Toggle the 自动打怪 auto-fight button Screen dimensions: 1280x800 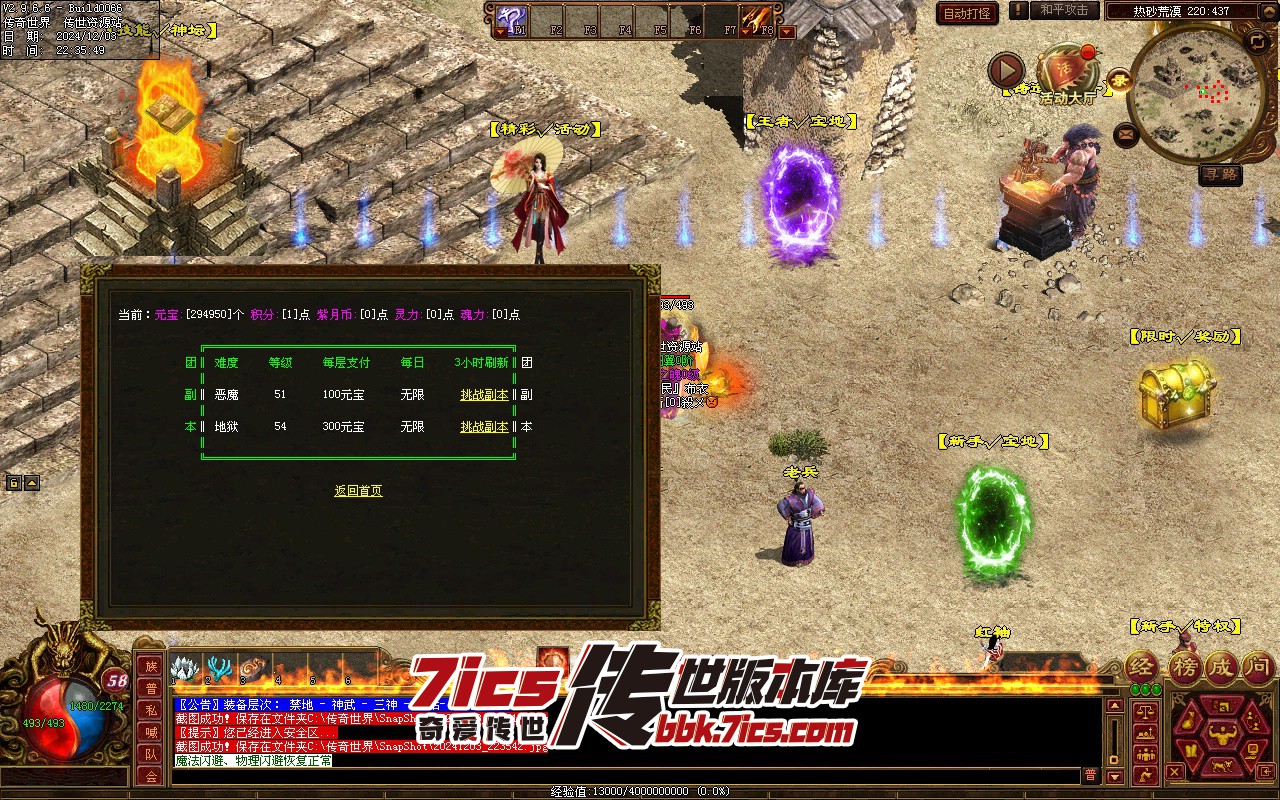pos(967,13)
